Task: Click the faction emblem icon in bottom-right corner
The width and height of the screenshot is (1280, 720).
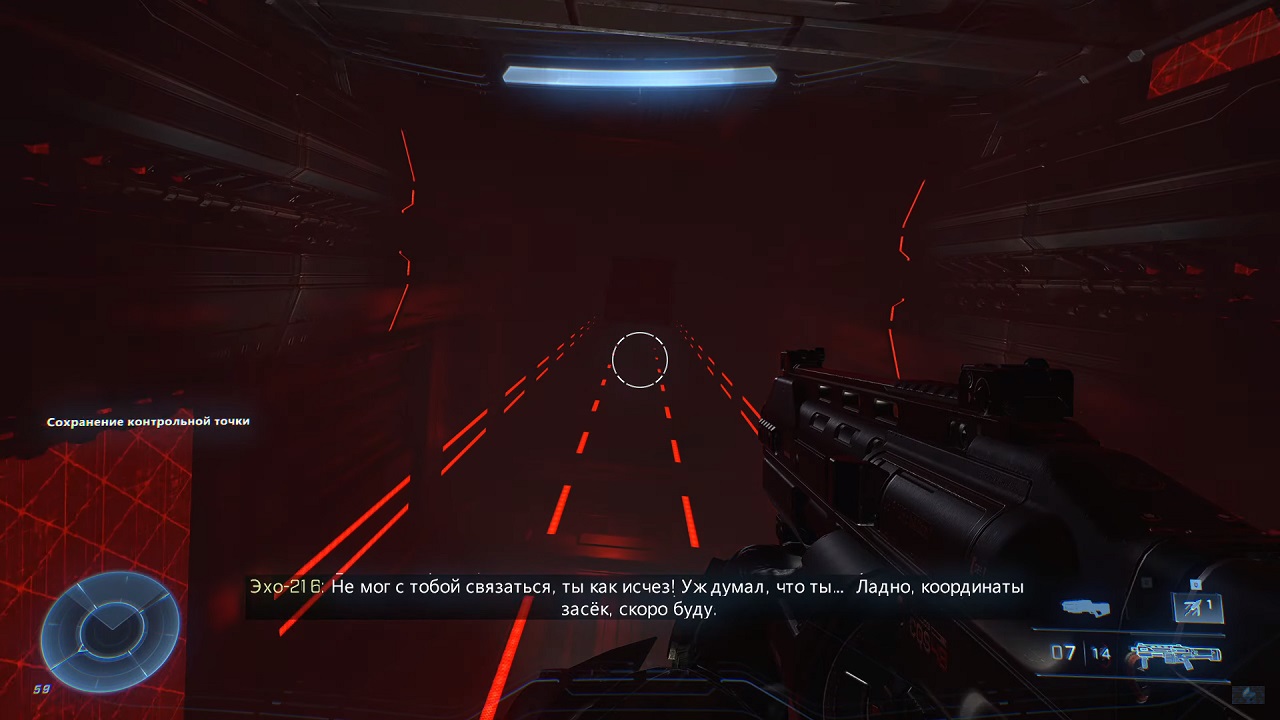Action: [1248, 694]
